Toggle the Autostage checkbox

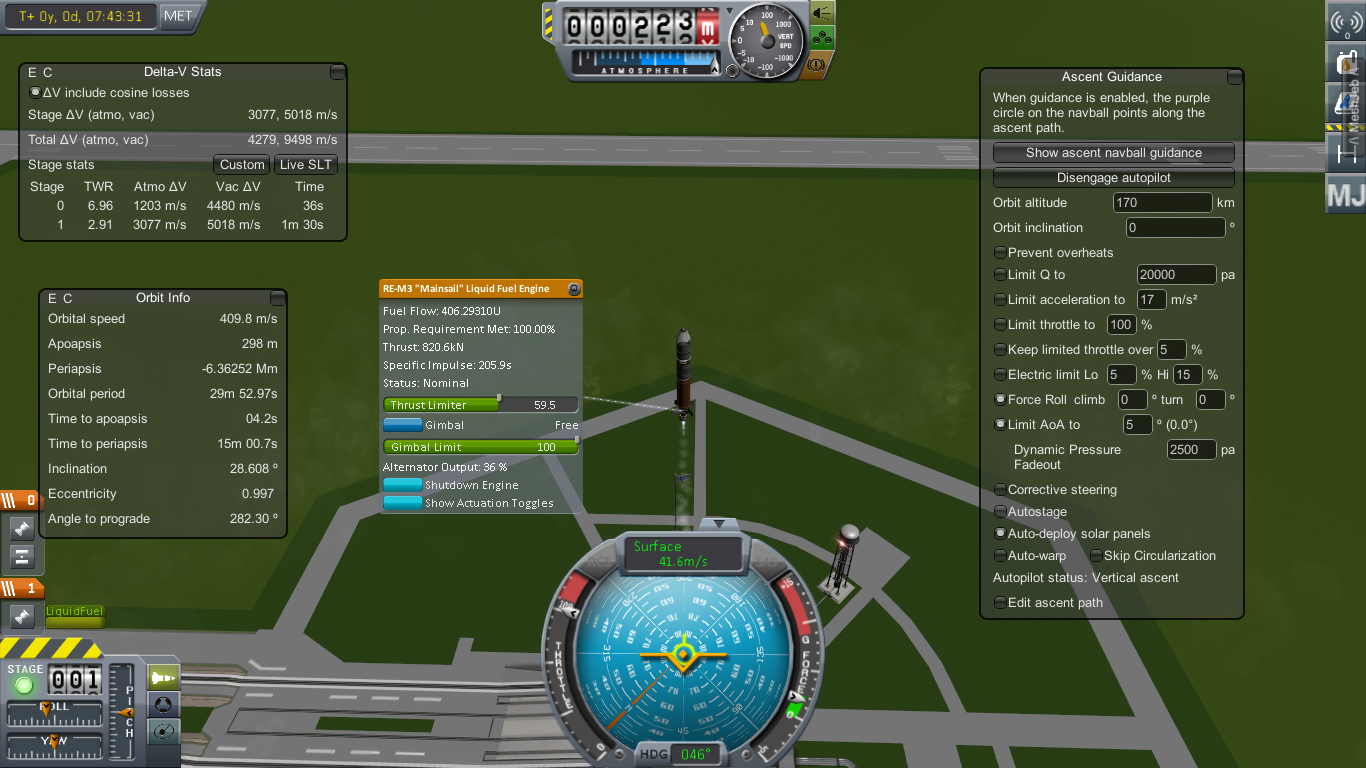pos(1000,512)
